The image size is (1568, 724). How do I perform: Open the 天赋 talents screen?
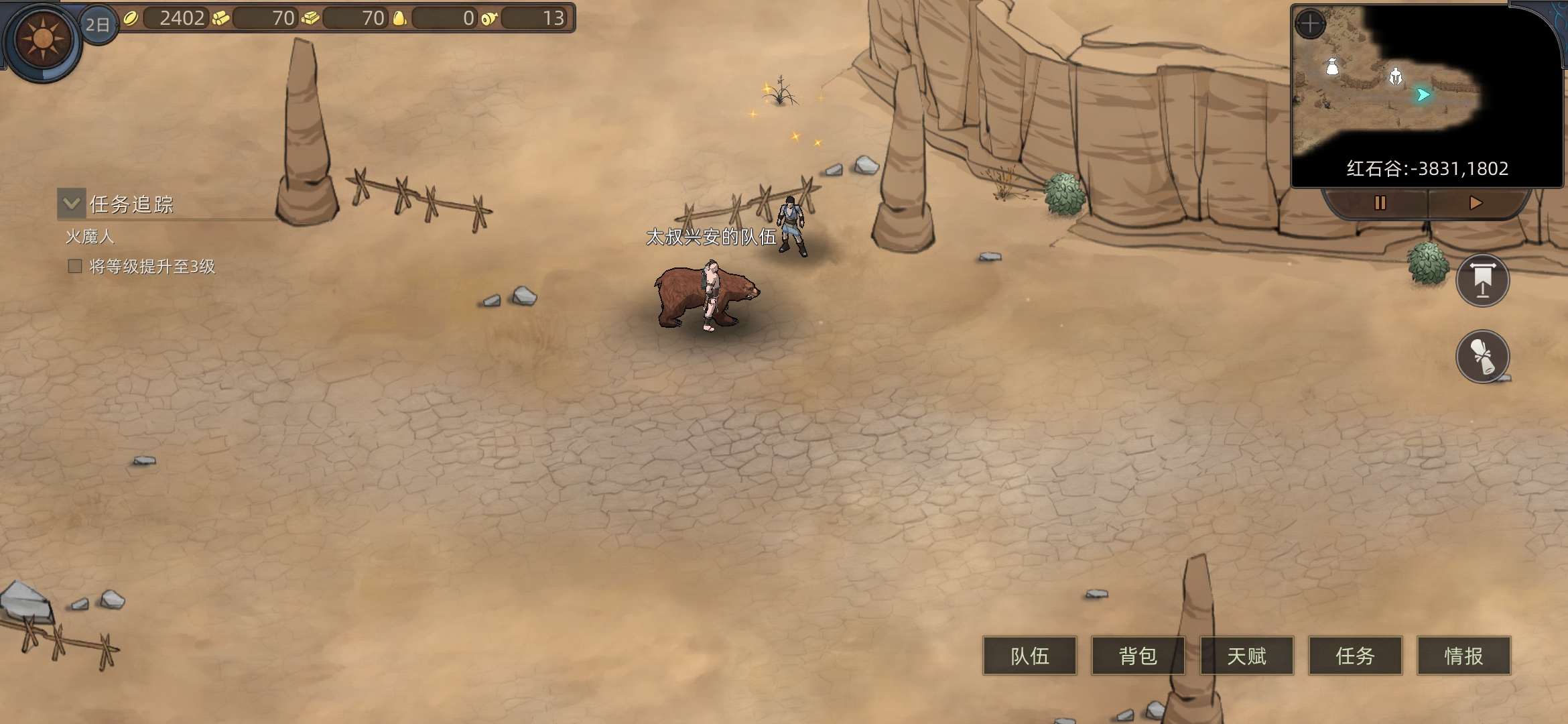[x=1246, y=656]
